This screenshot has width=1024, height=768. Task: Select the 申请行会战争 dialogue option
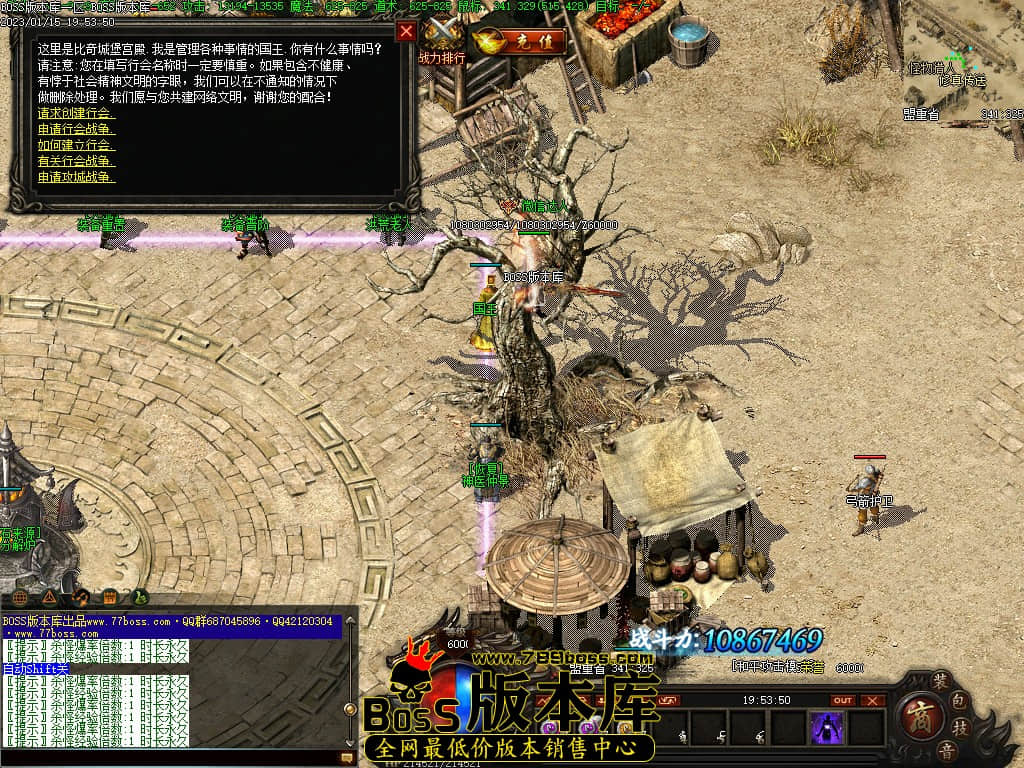click(x=75, y=129)
